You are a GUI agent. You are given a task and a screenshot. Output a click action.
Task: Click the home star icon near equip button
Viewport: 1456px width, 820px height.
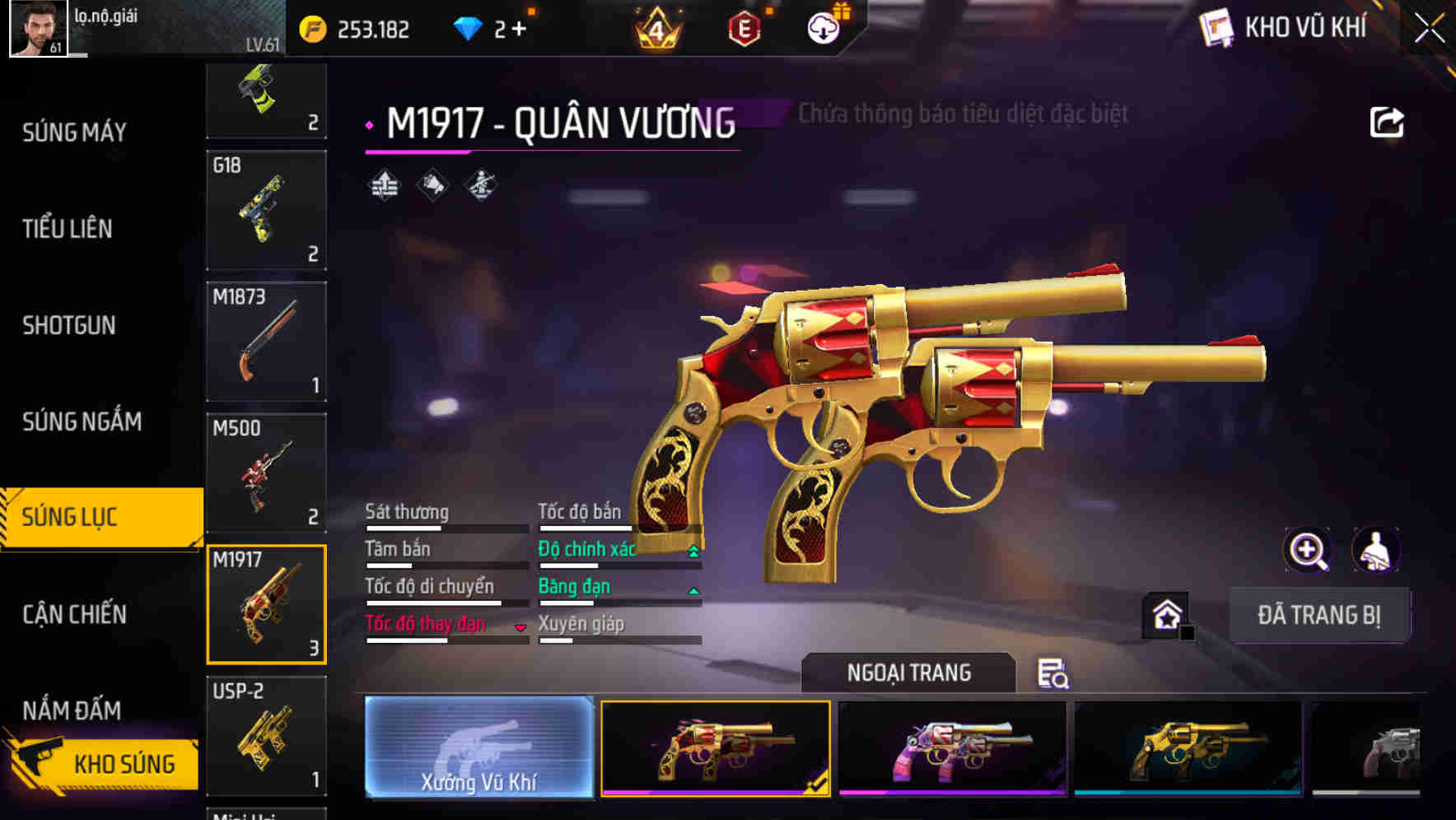tap(1165, 614)
